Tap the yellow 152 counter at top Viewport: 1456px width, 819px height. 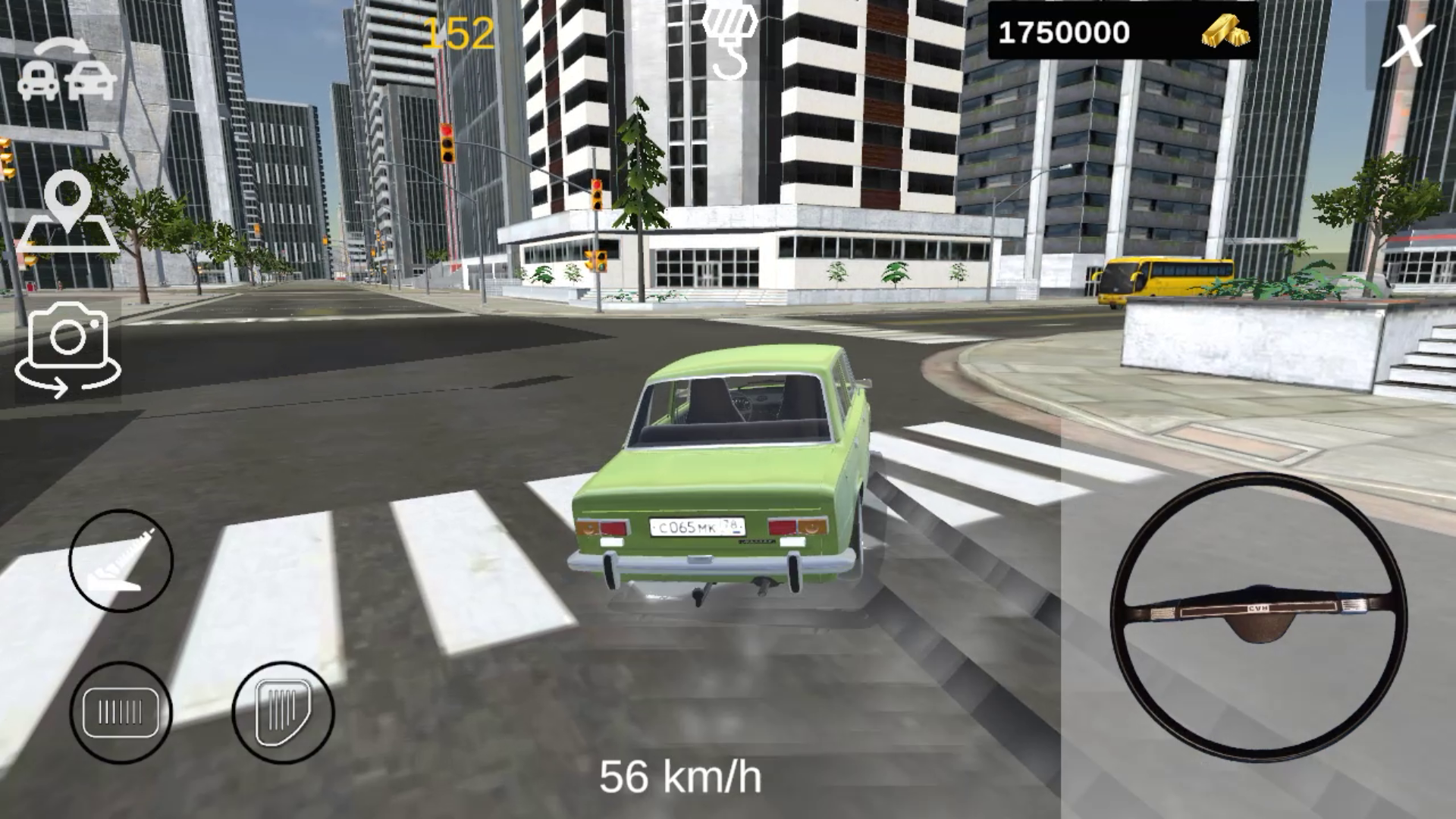click(x=457, y=33)
